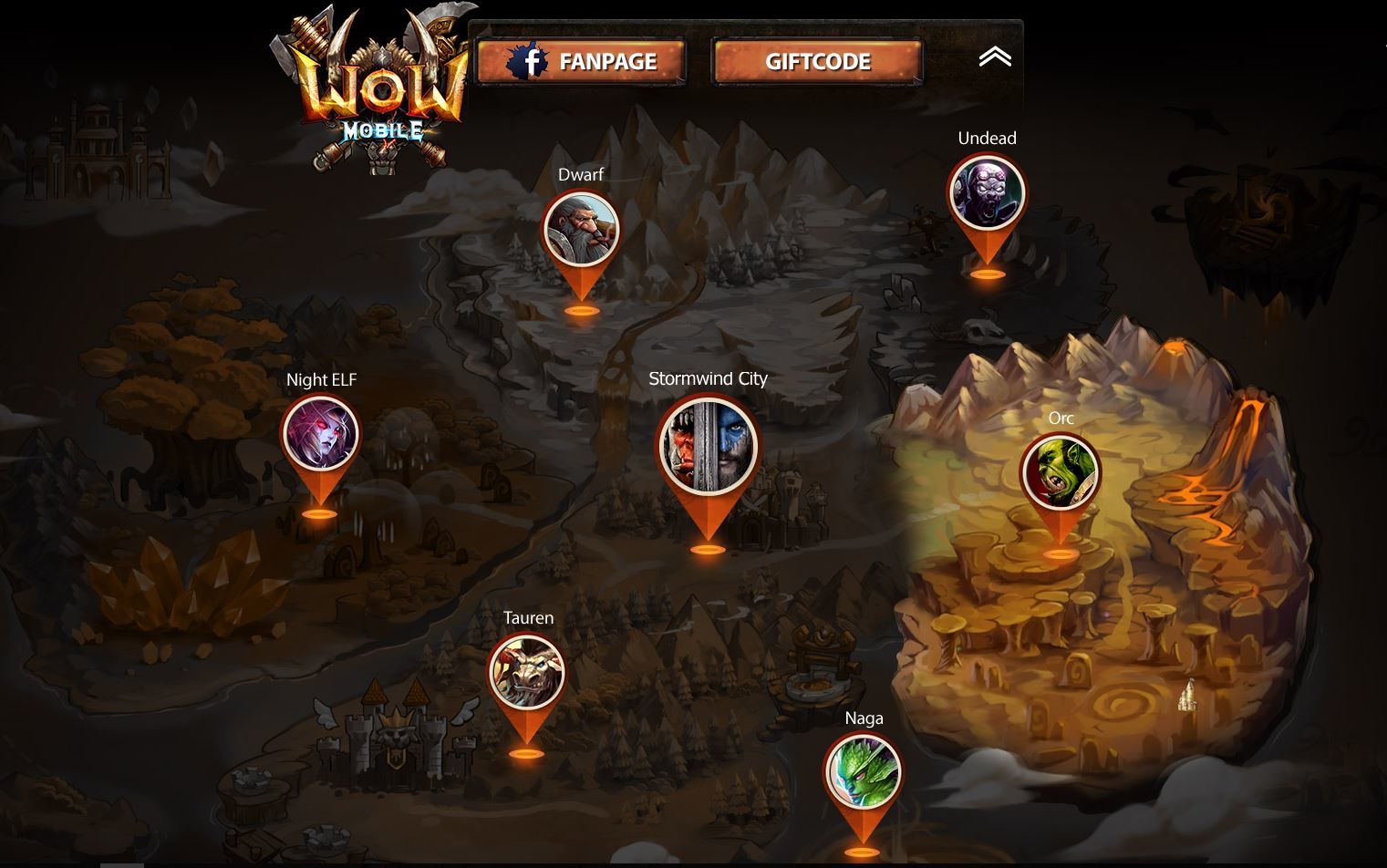Click the Orc portrait on the lava island
The width and height of the screenshot is (1387, 868).
coord(1061,470)
